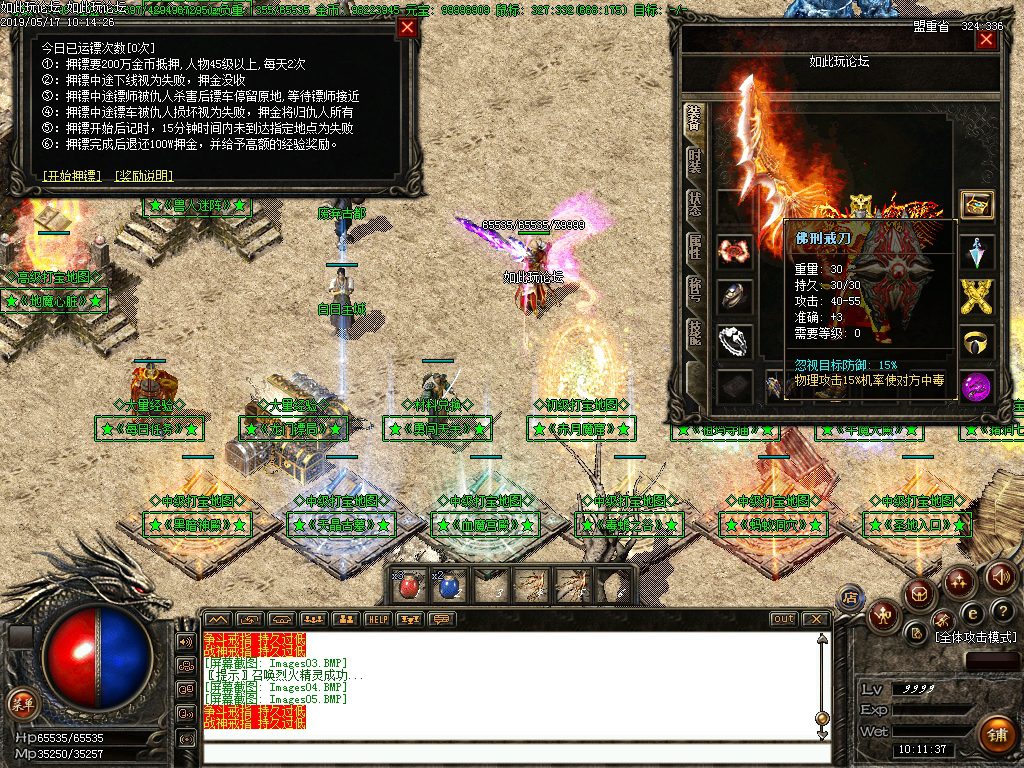Select the 技能 skills tab
Viewport: 1024px width, 768px height.
[694, 333]
